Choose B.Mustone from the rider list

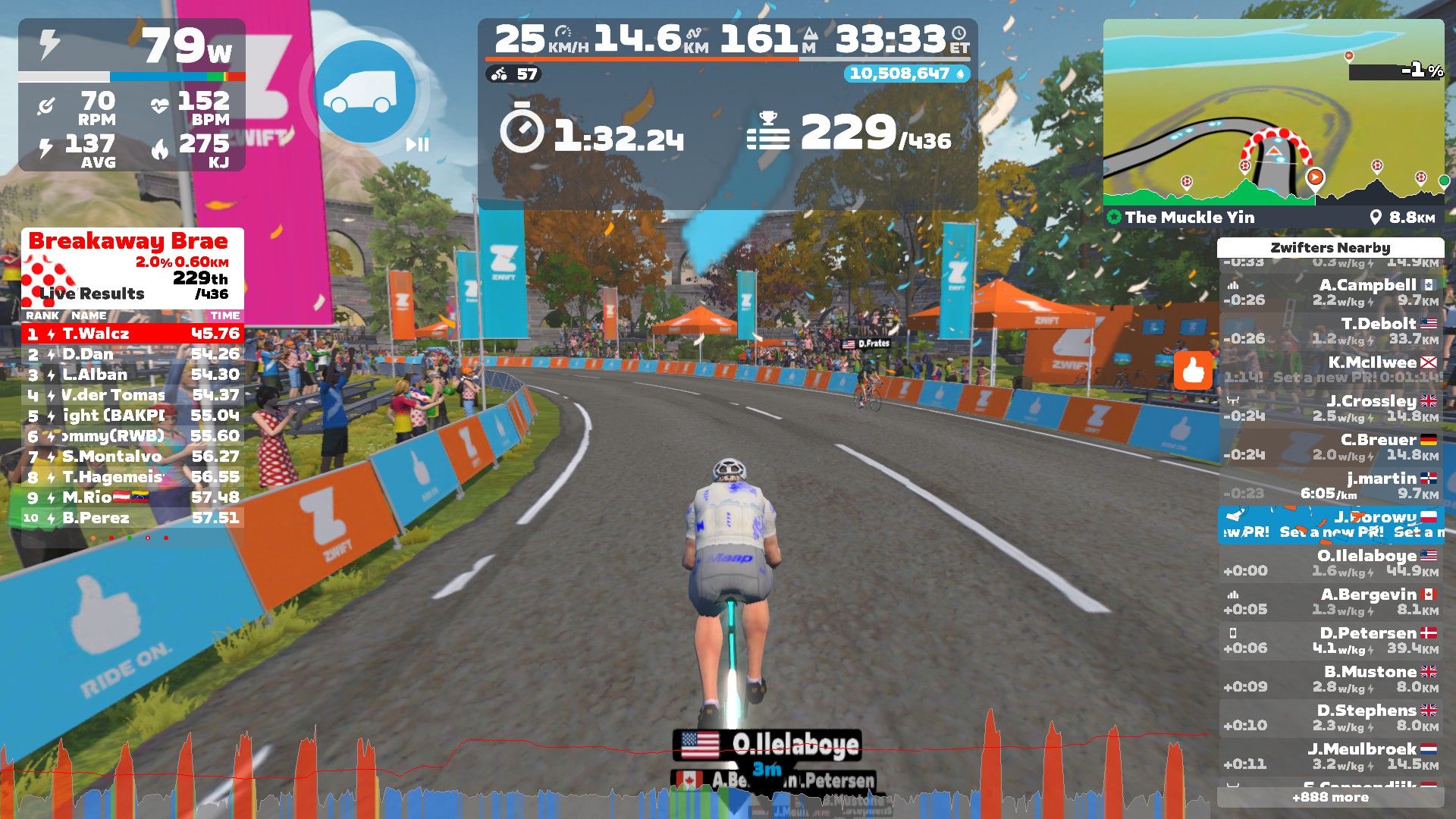click(1331, 679)
